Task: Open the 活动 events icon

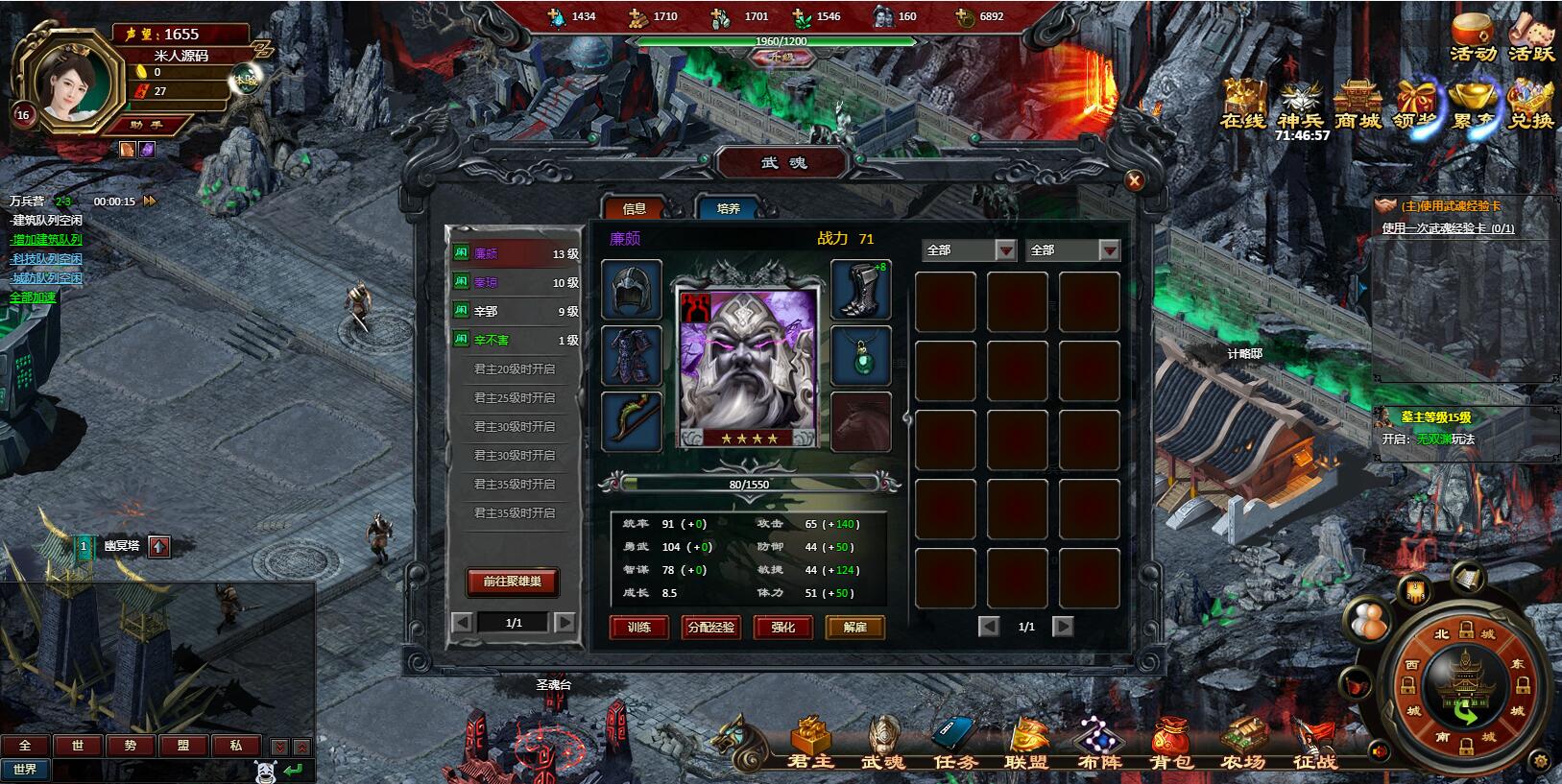Action: click(1473, 38)
